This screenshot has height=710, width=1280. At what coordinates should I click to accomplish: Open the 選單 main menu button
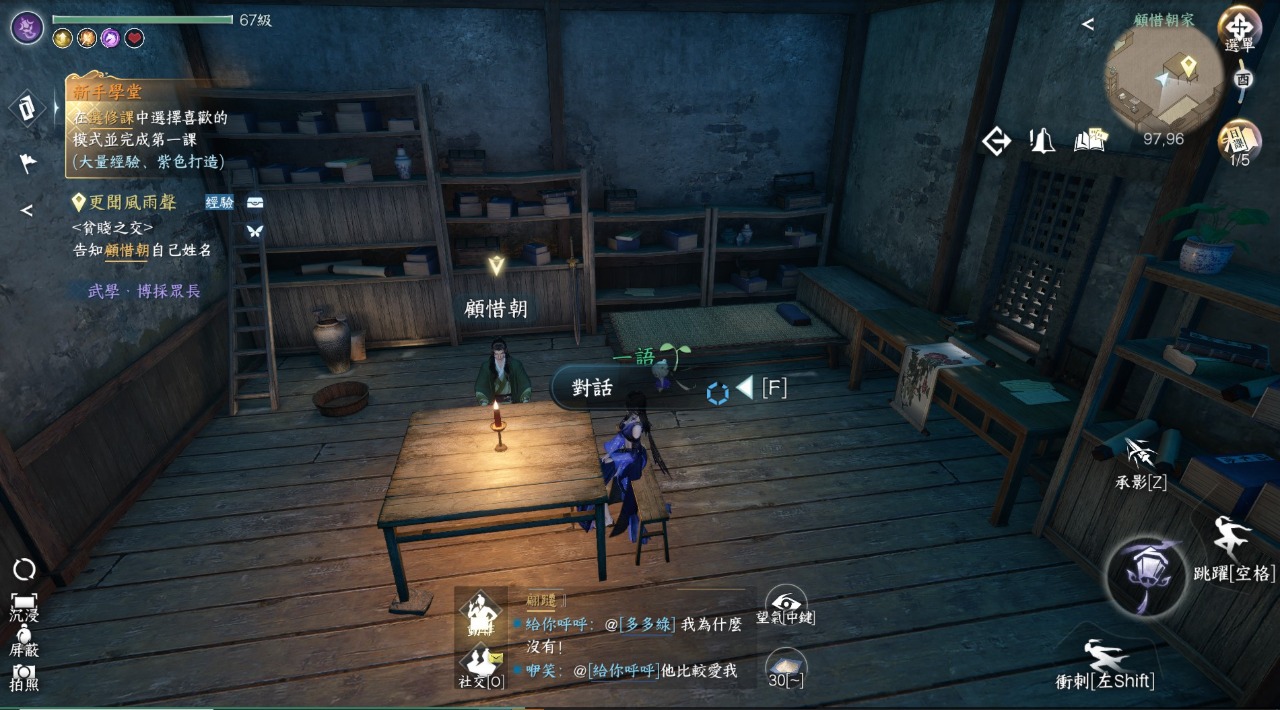coord(1238,30)
